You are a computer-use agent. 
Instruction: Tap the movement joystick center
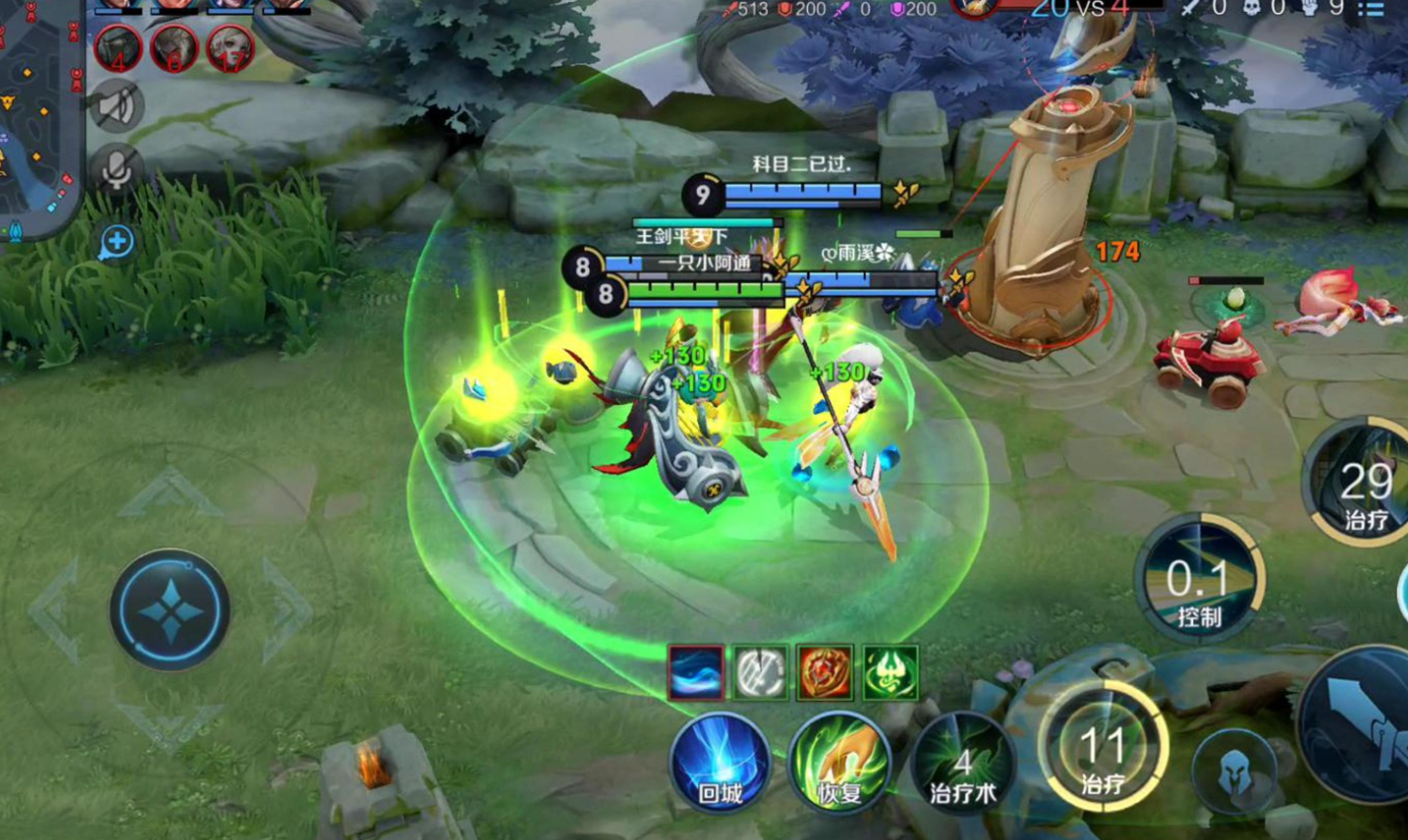point(170,609)
